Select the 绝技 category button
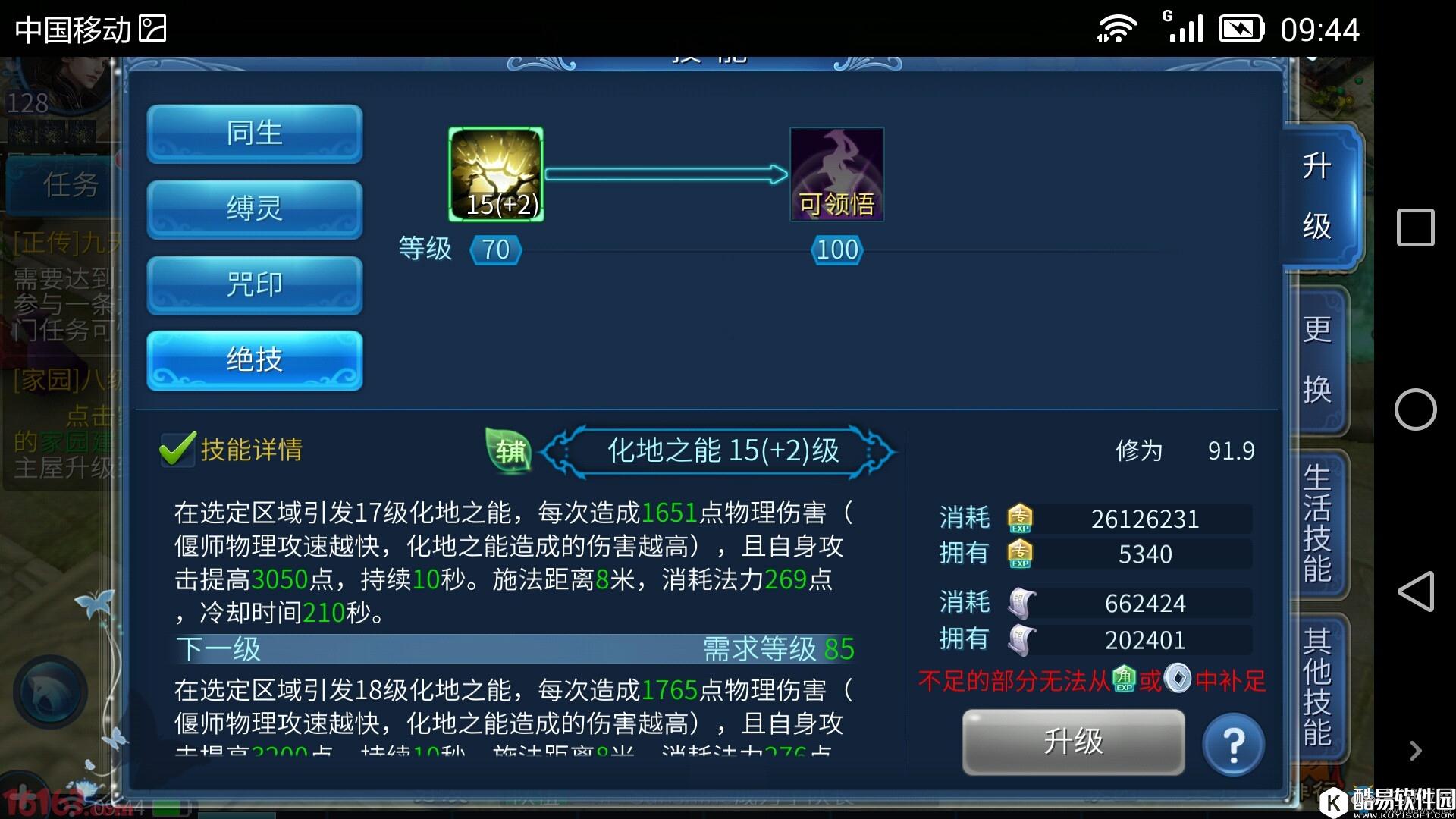Screen dimensions: 1456x819 [x=254, y=361]
